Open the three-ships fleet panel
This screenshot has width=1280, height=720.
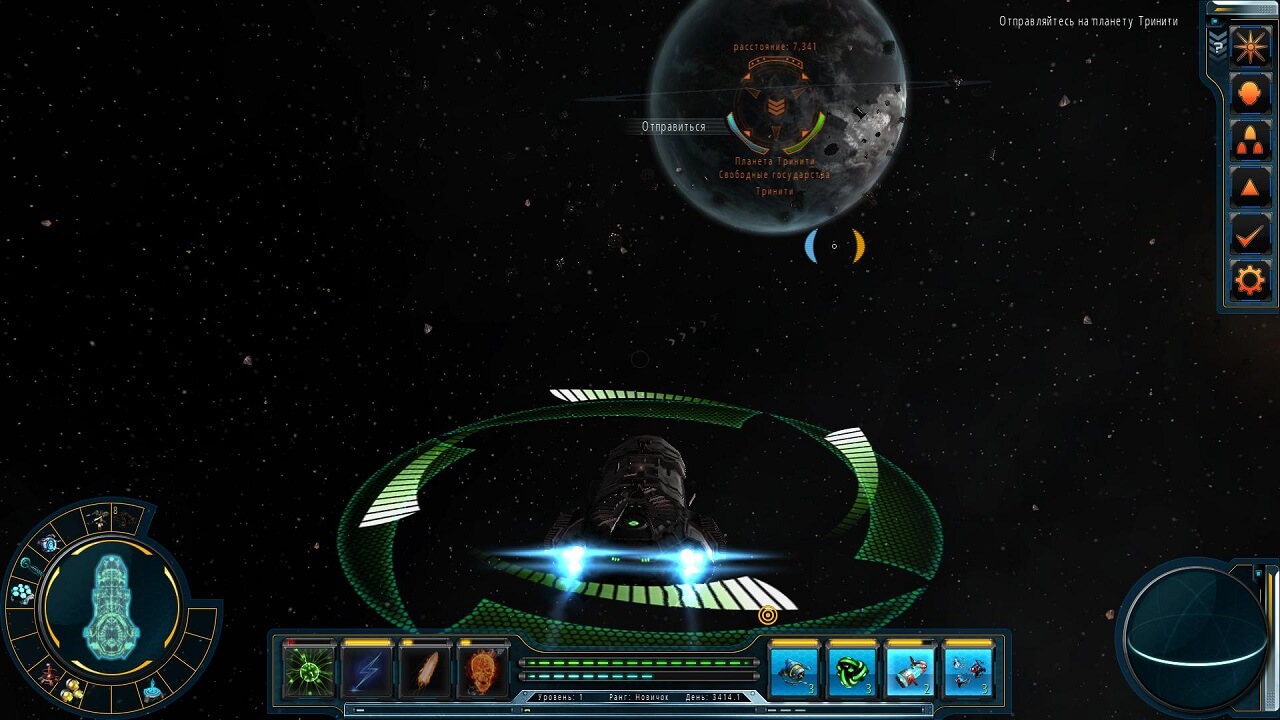click(1250, 141)
